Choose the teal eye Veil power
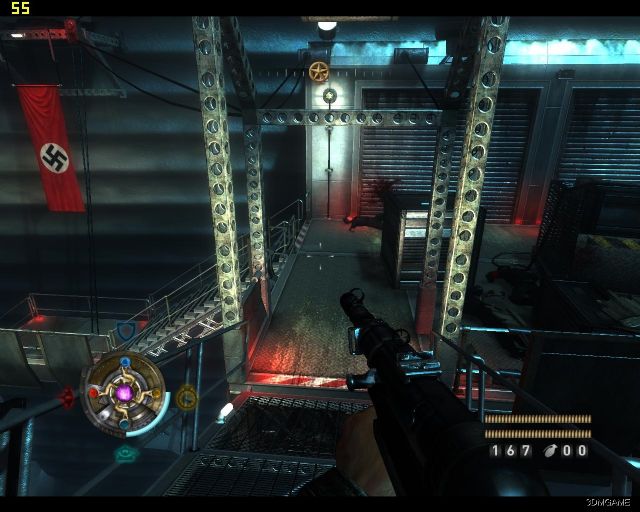 click(125, 453)
